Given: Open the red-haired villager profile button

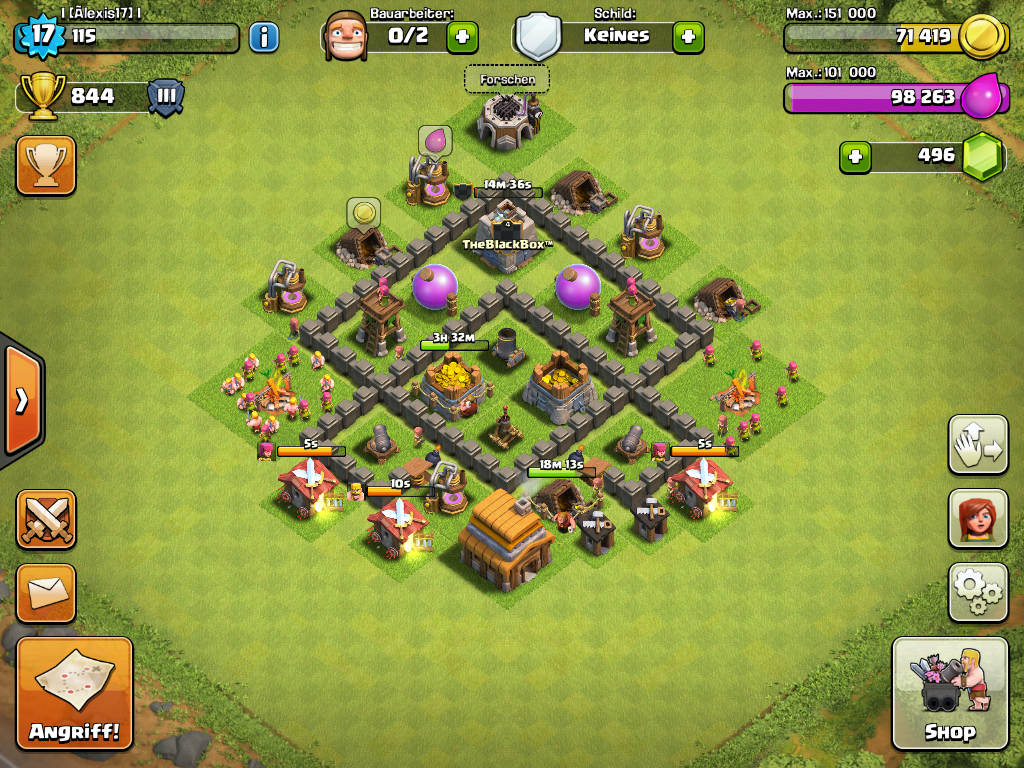Looking at the screenshot, I should 978,518.
